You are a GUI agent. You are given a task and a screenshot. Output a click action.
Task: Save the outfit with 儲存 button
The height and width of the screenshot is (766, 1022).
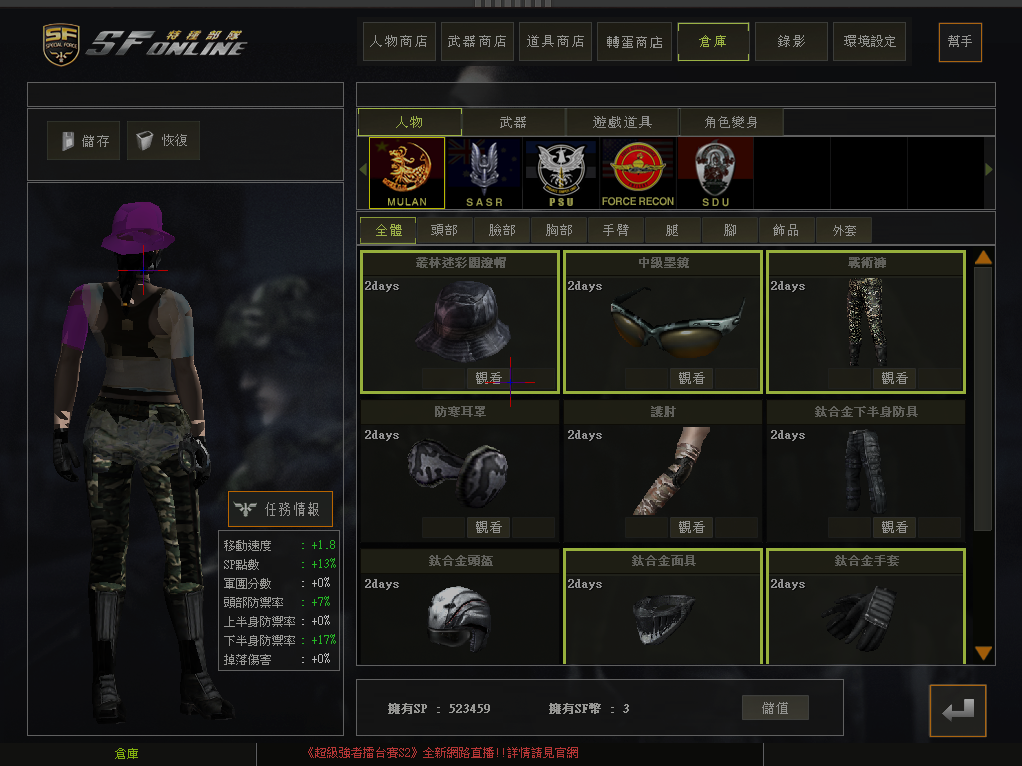point(84,141)
